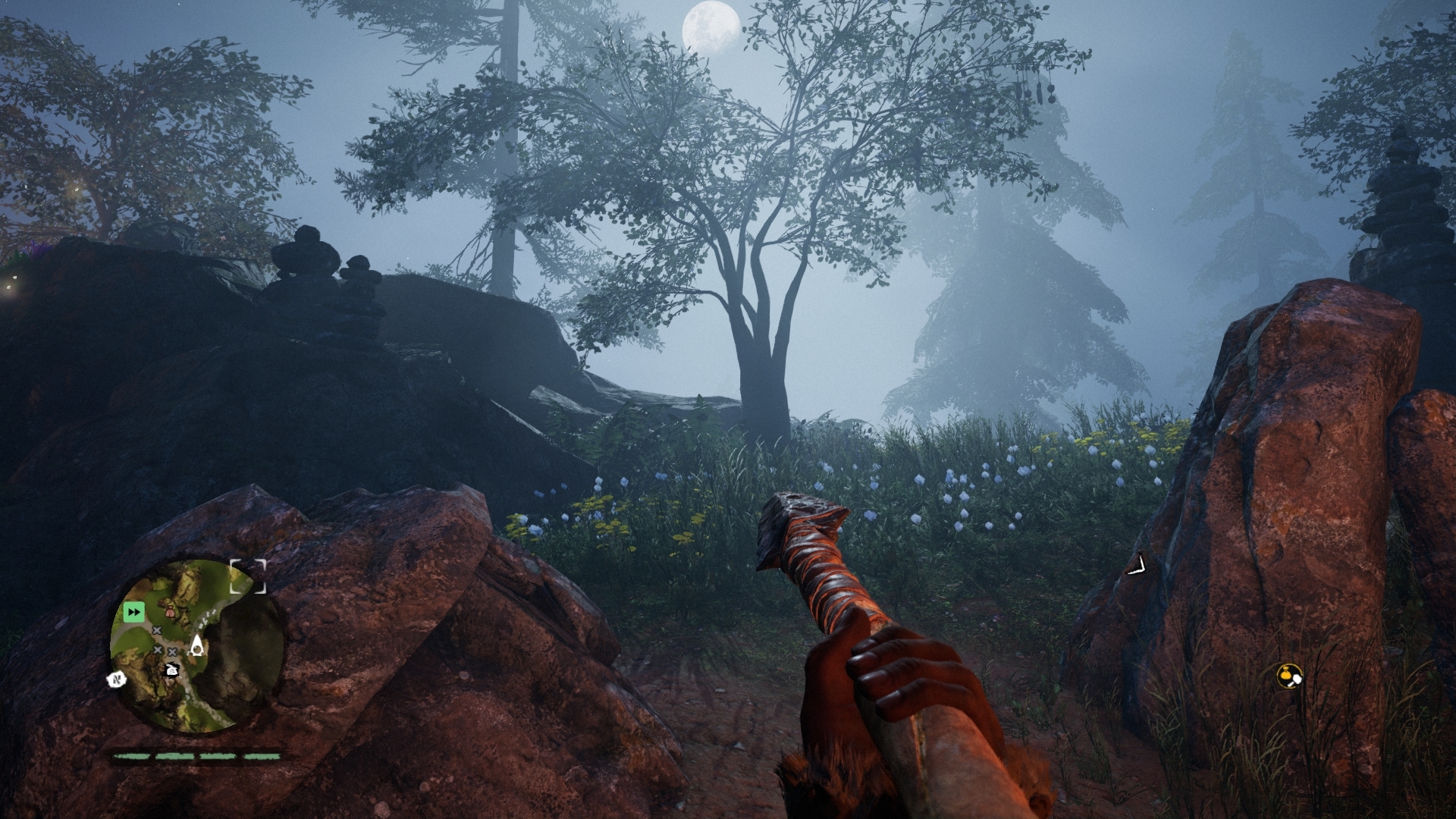Click the north compass indicator on minimap
Viewport: 1456px width, 819px height.
[x=117, y=679]
